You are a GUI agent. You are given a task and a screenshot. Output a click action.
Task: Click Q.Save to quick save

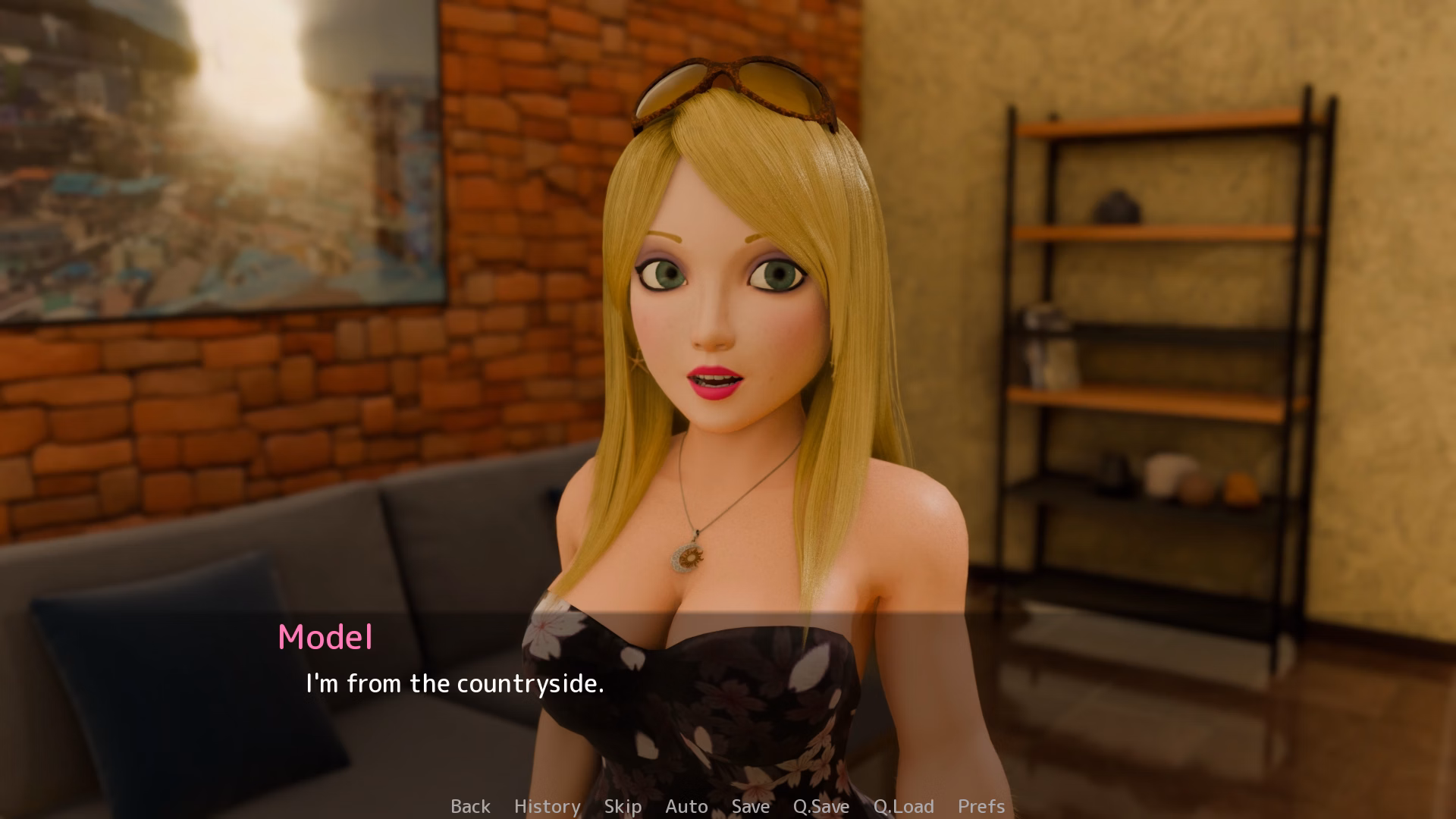click(x=821, y=806)
